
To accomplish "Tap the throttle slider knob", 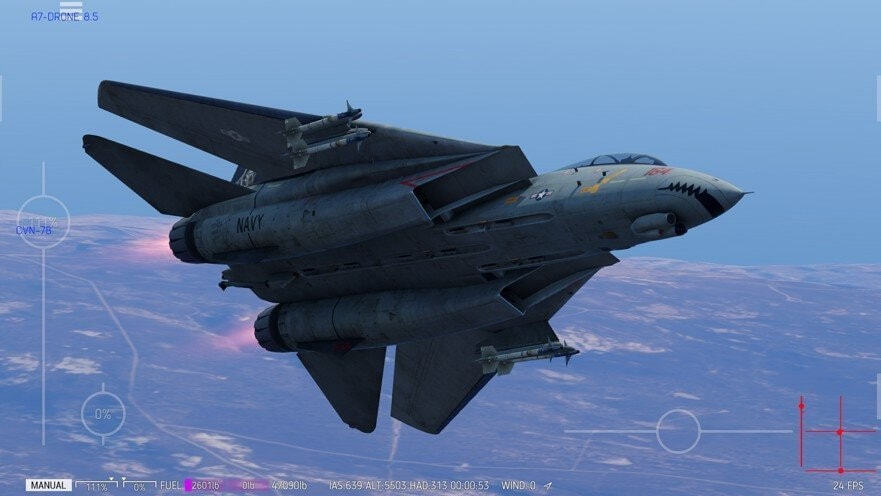I will click(x=43, y=222).
